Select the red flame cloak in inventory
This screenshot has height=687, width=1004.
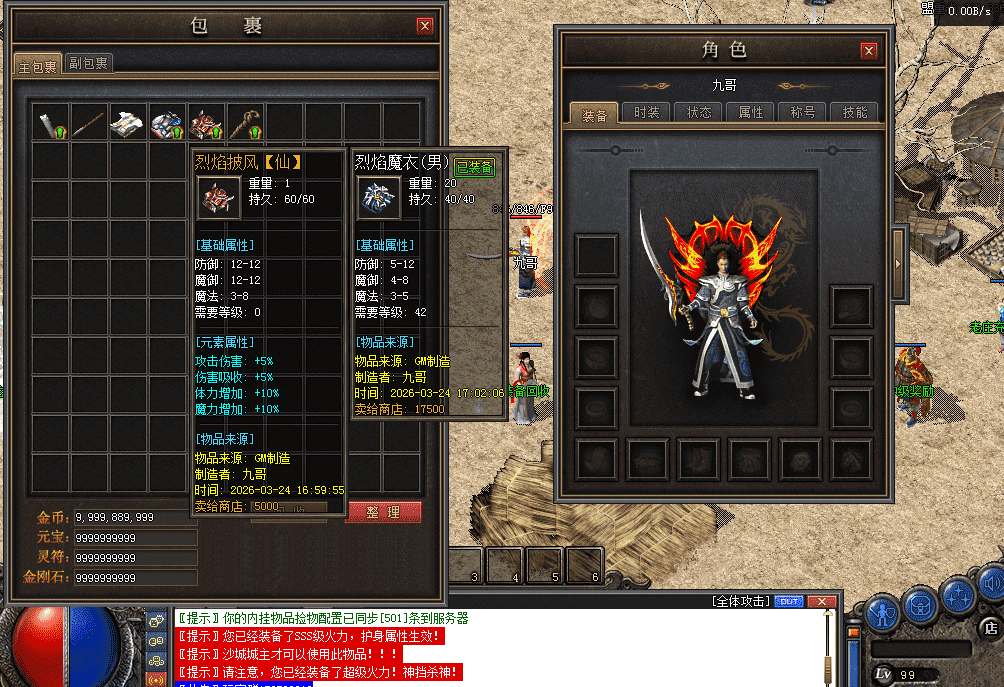point(206,123)
